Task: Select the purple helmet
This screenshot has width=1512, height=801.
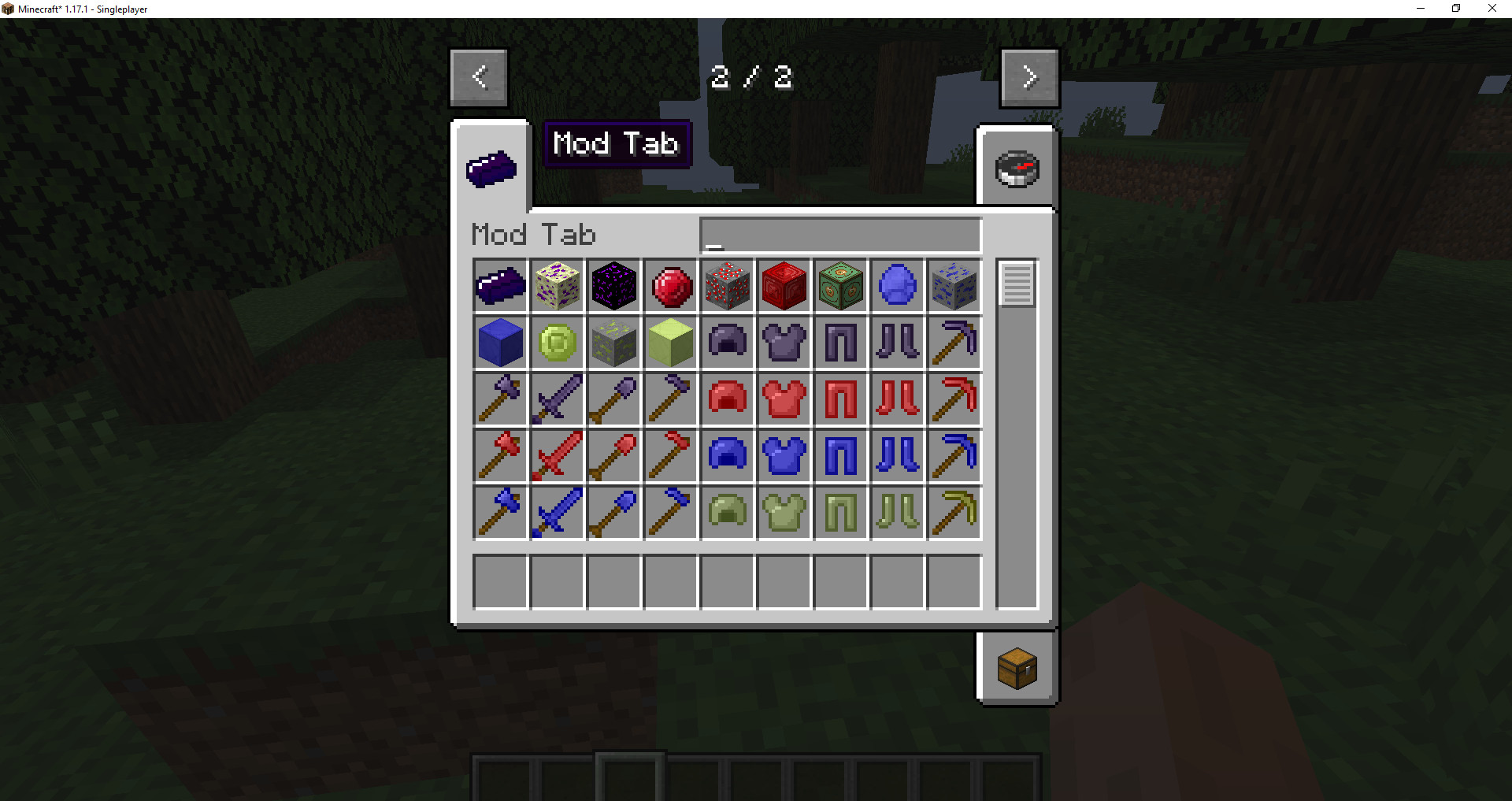Action: point(727,343)
